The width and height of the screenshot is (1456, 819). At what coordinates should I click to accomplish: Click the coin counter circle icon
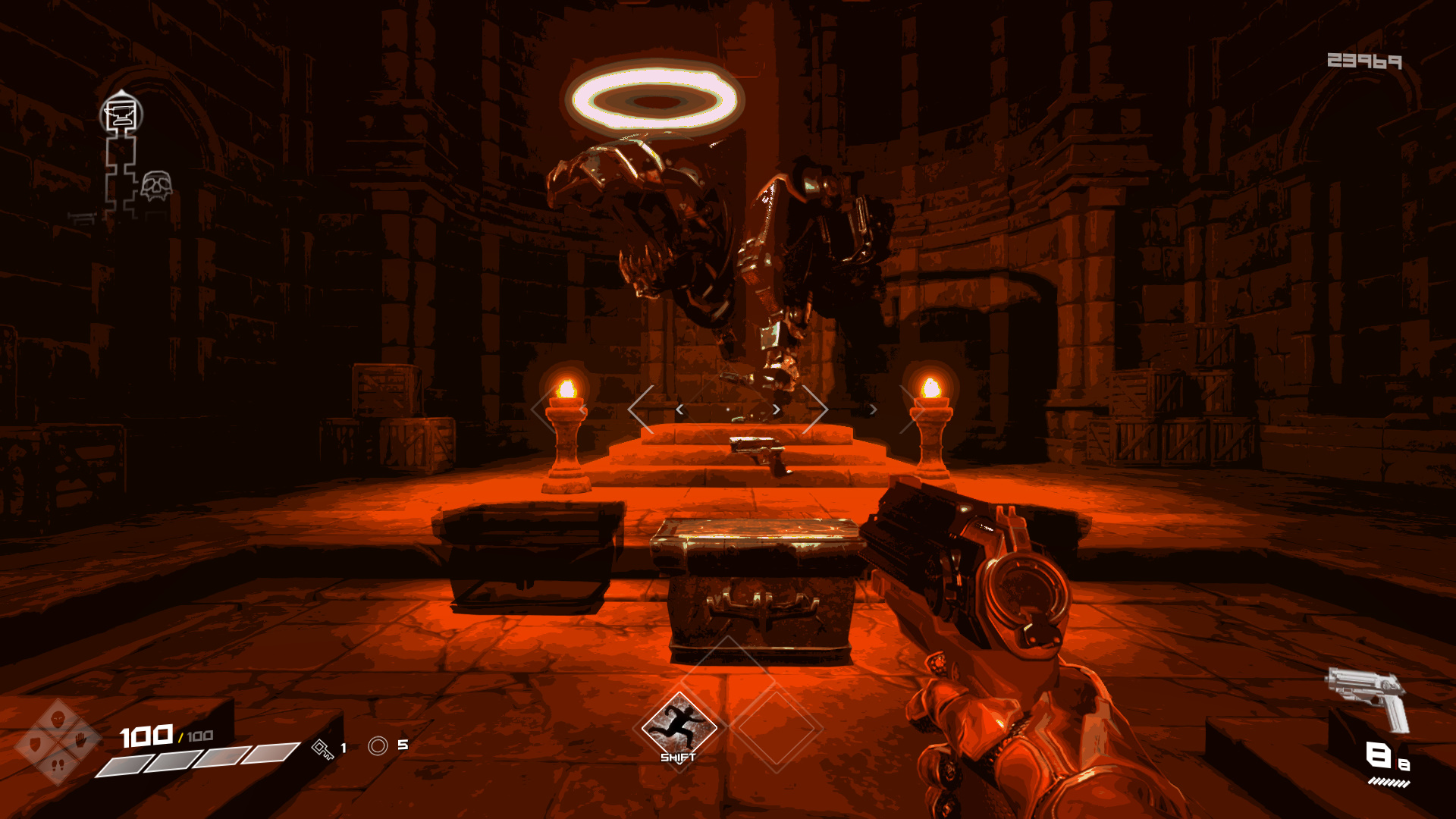tap(379, 745)
